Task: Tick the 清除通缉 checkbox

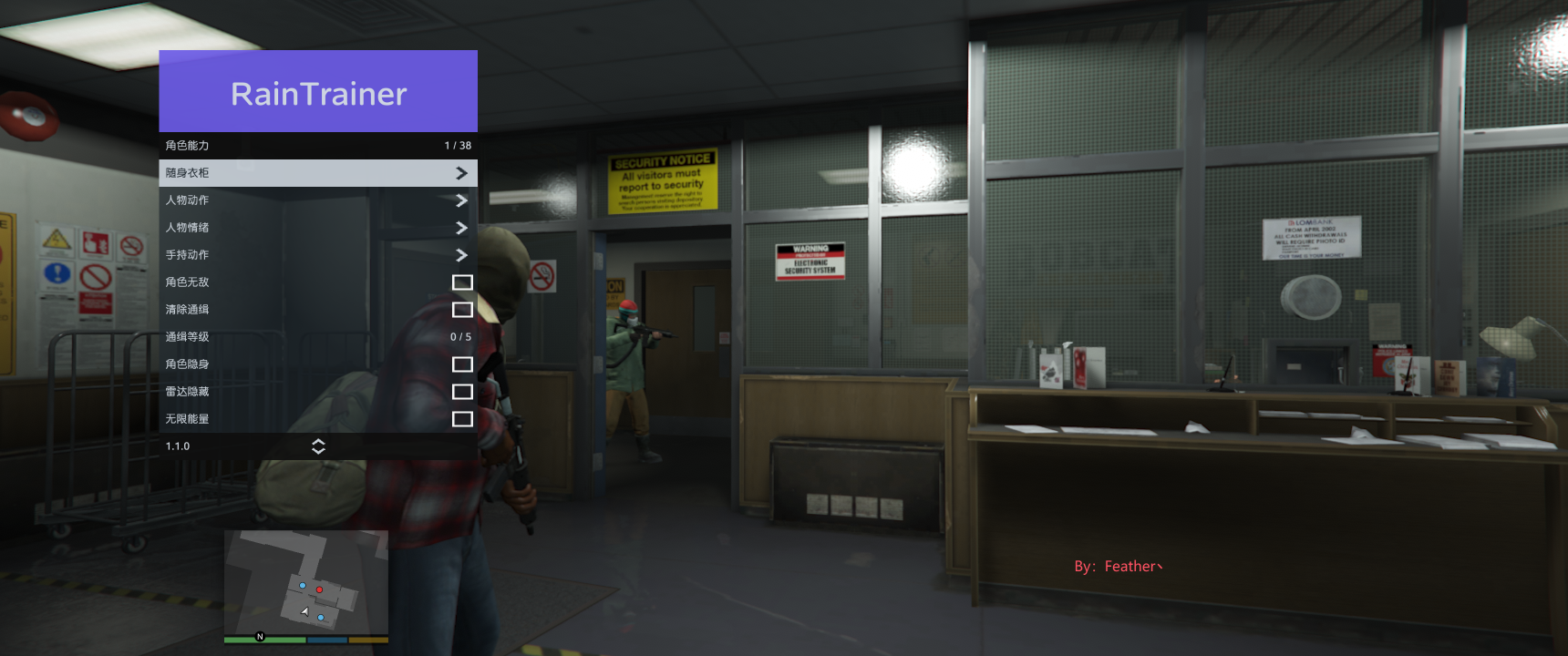Action: [462, 310]
